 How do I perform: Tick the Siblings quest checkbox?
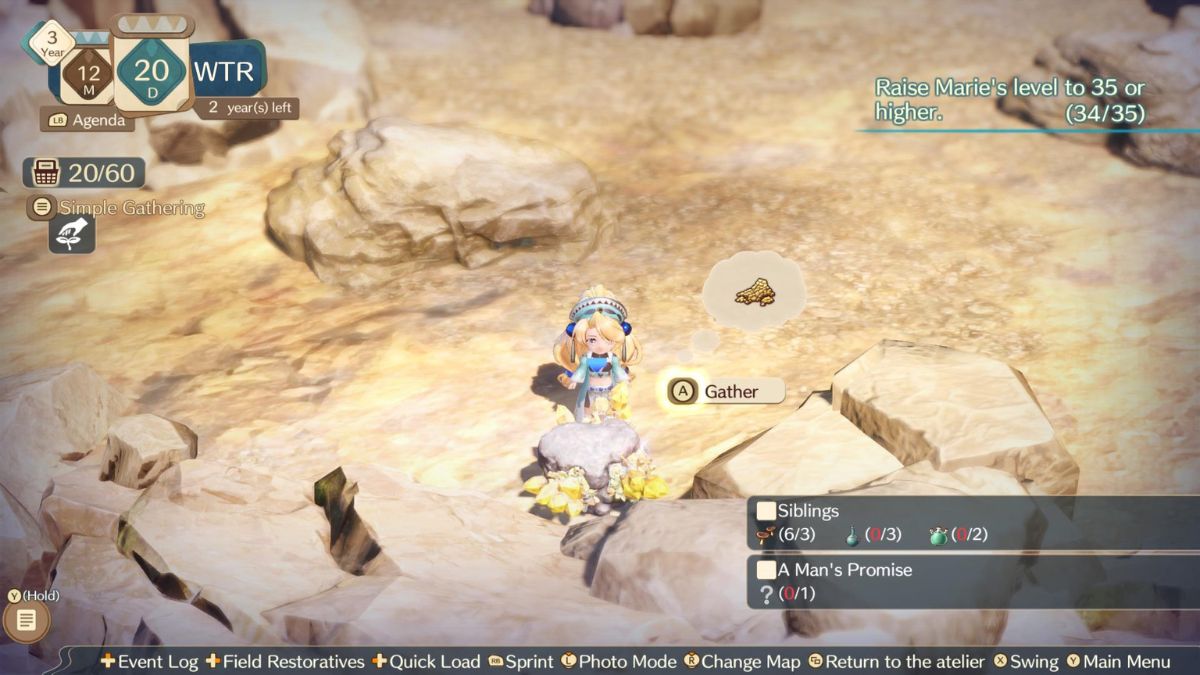pos(766,511)
